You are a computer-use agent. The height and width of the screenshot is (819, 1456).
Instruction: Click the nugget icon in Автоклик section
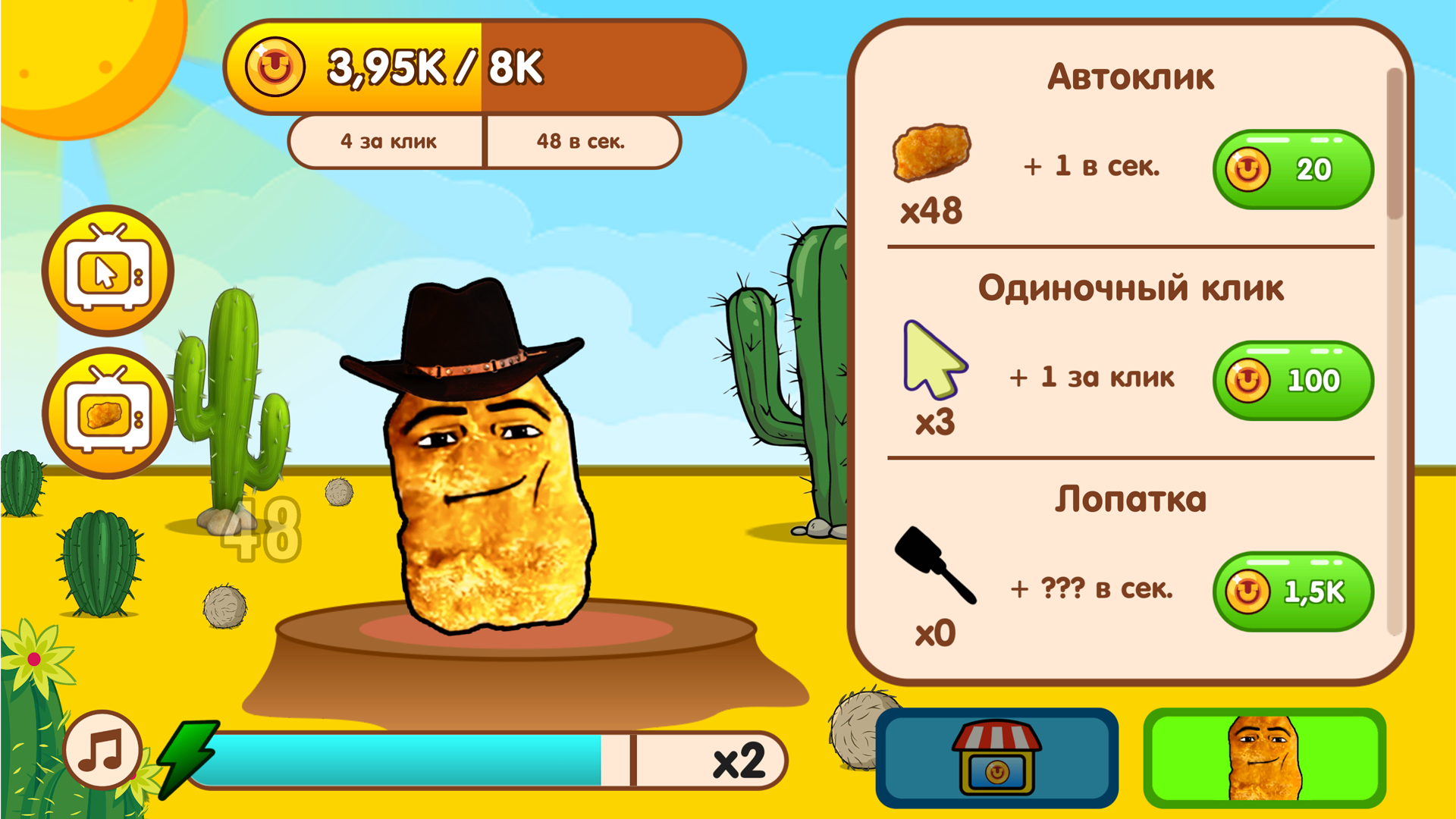coord(931,159)
